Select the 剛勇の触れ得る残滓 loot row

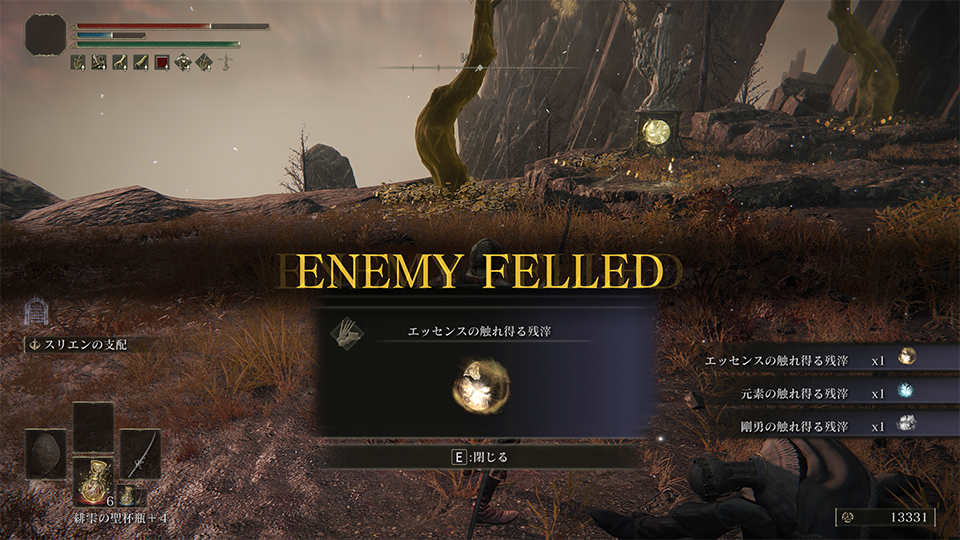[810, 425]
